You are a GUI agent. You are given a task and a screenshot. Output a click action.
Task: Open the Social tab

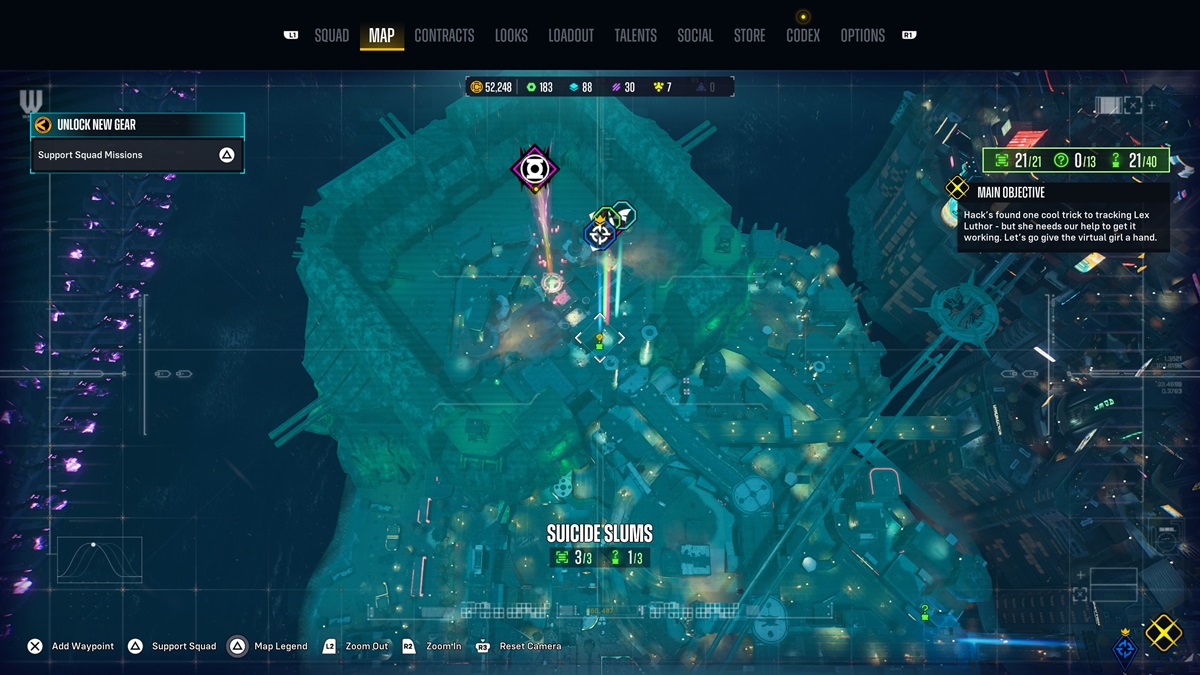[695, 36]
